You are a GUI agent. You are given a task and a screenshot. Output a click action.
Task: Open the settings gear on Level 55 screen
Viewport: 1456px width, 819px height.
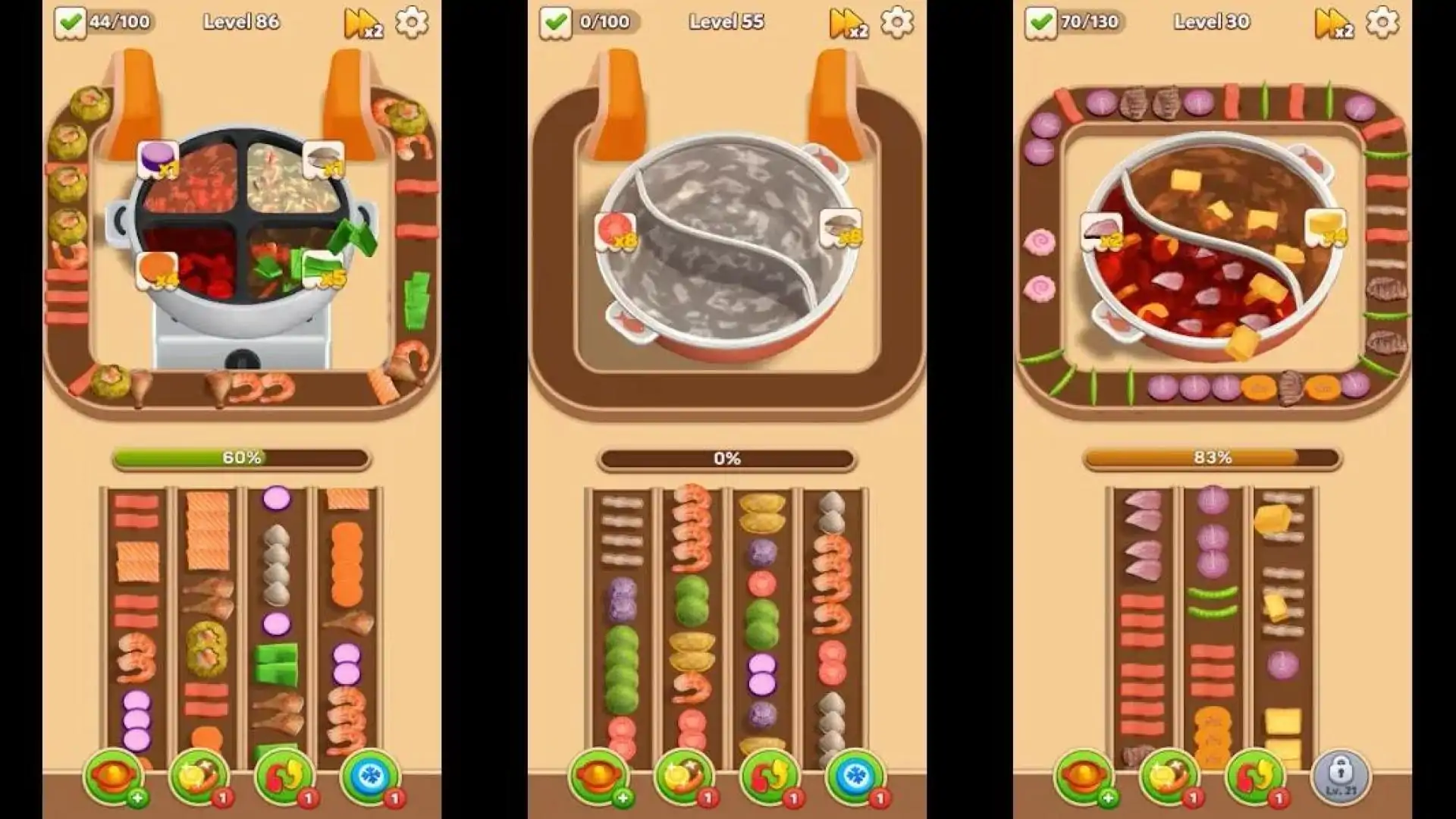click(x=899, y=24)
